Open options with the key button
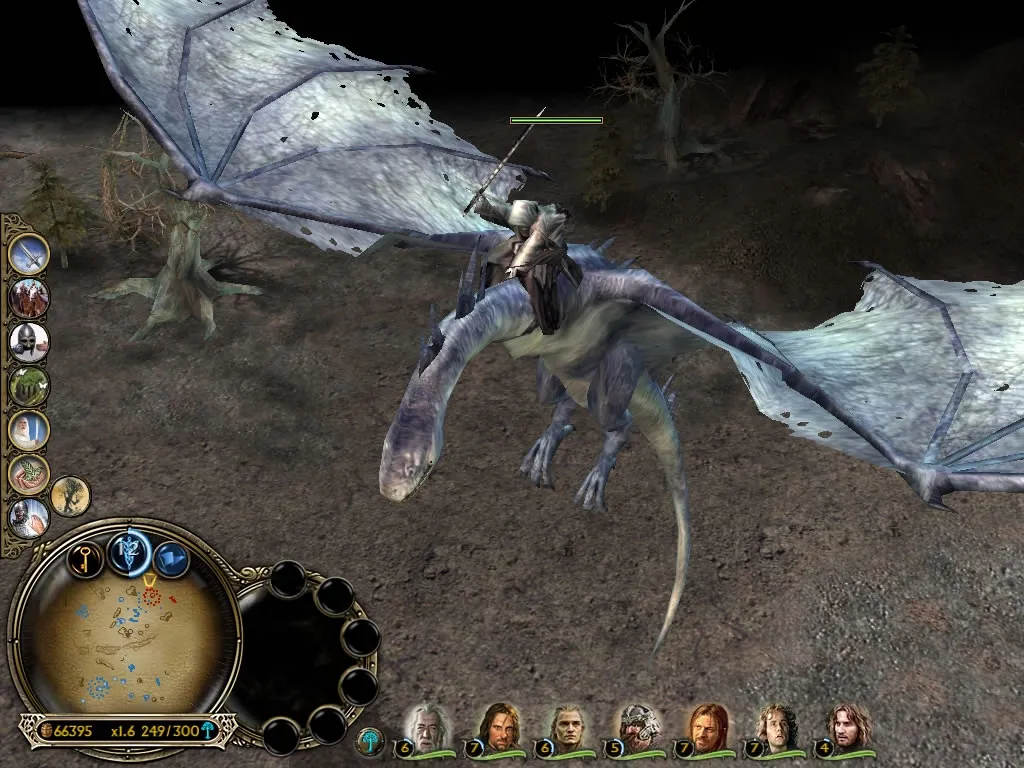 coord(86,556)
